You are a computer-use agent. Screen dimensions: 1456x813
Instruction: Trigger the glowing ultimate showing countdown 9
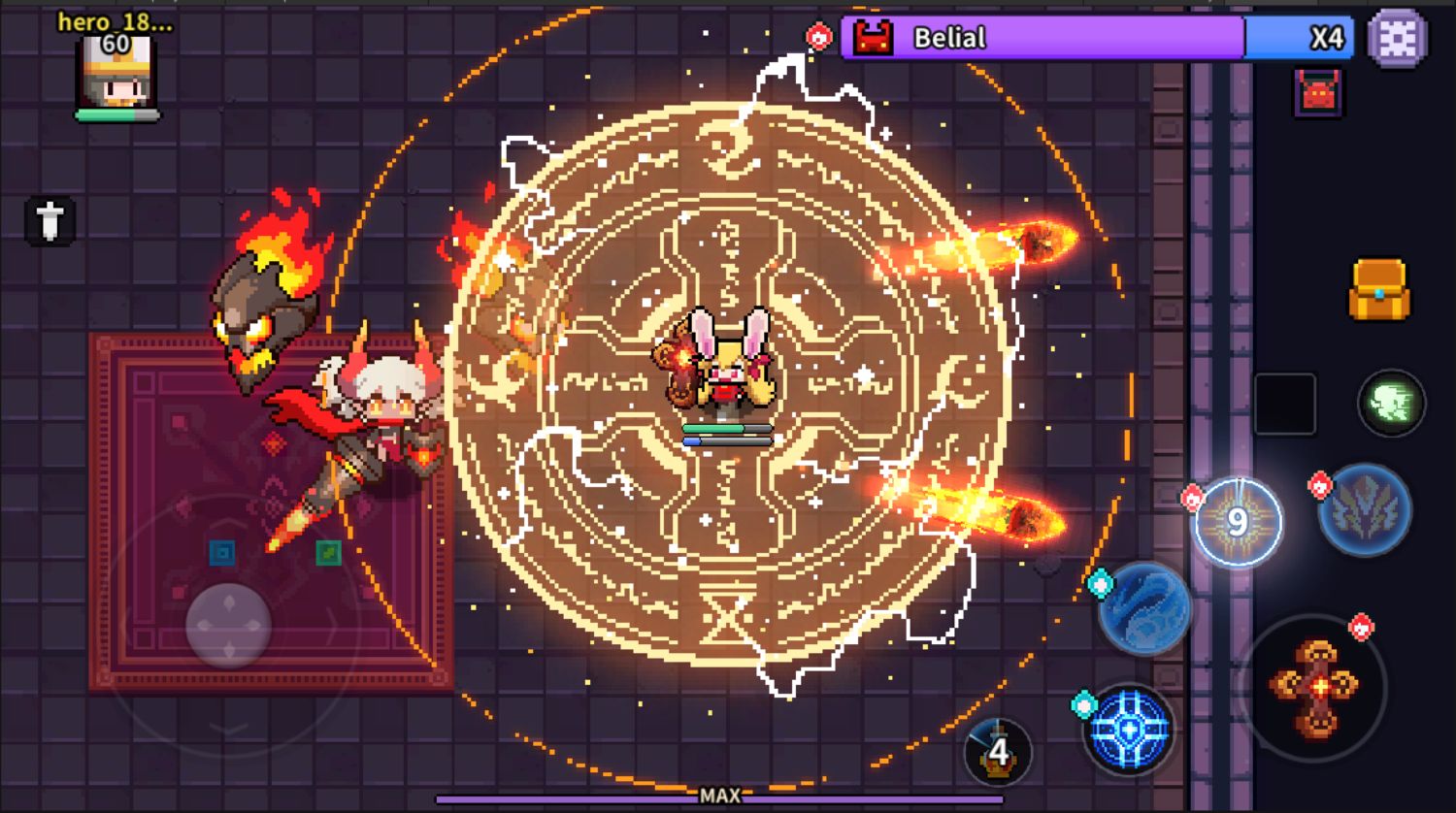click(1238, 522)
